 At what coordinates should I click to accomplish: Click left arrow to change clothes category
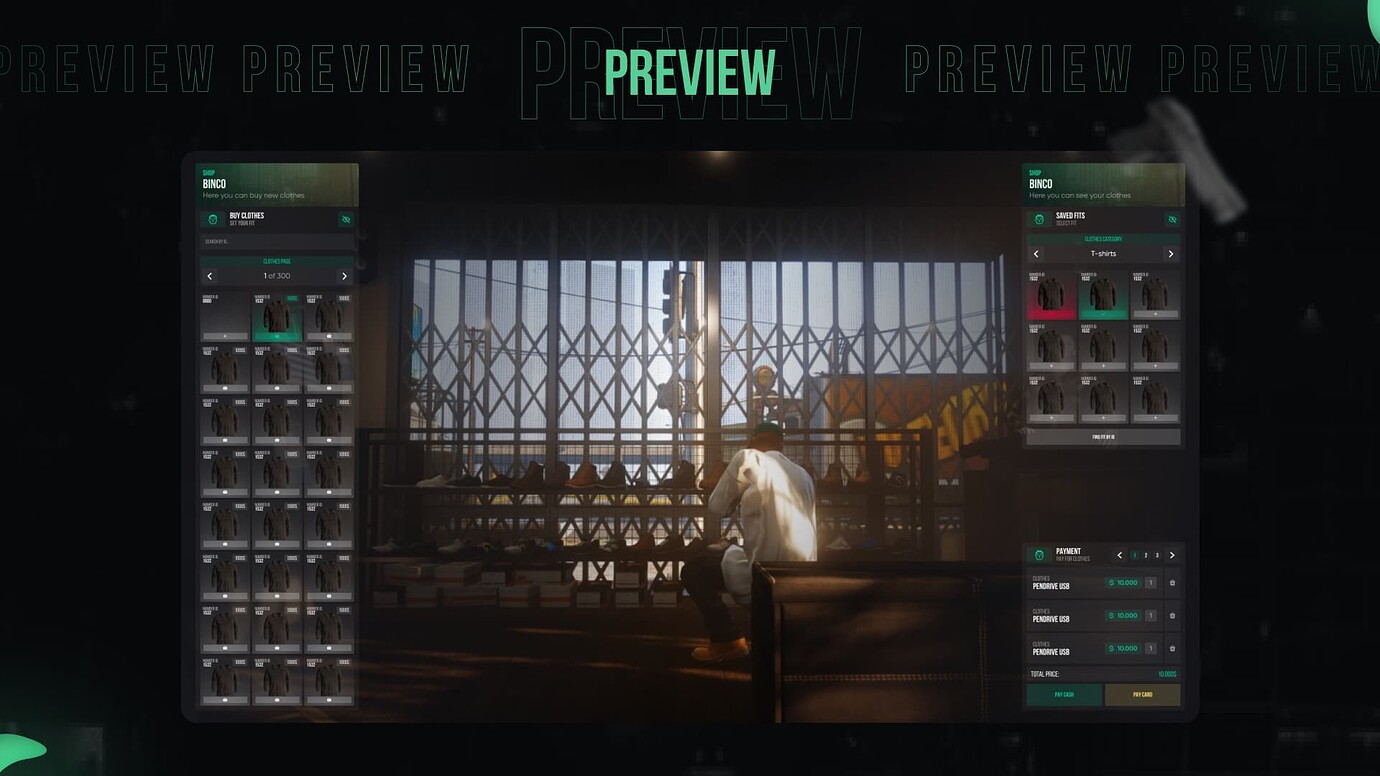1035,253
